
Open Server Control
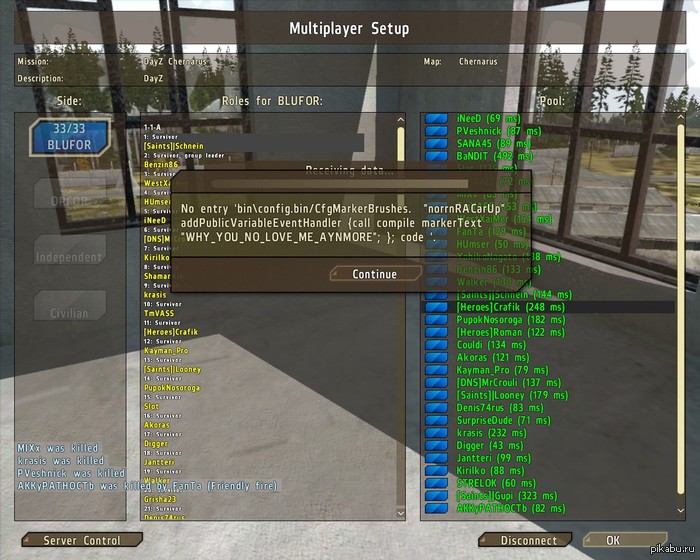pos(82,541)
